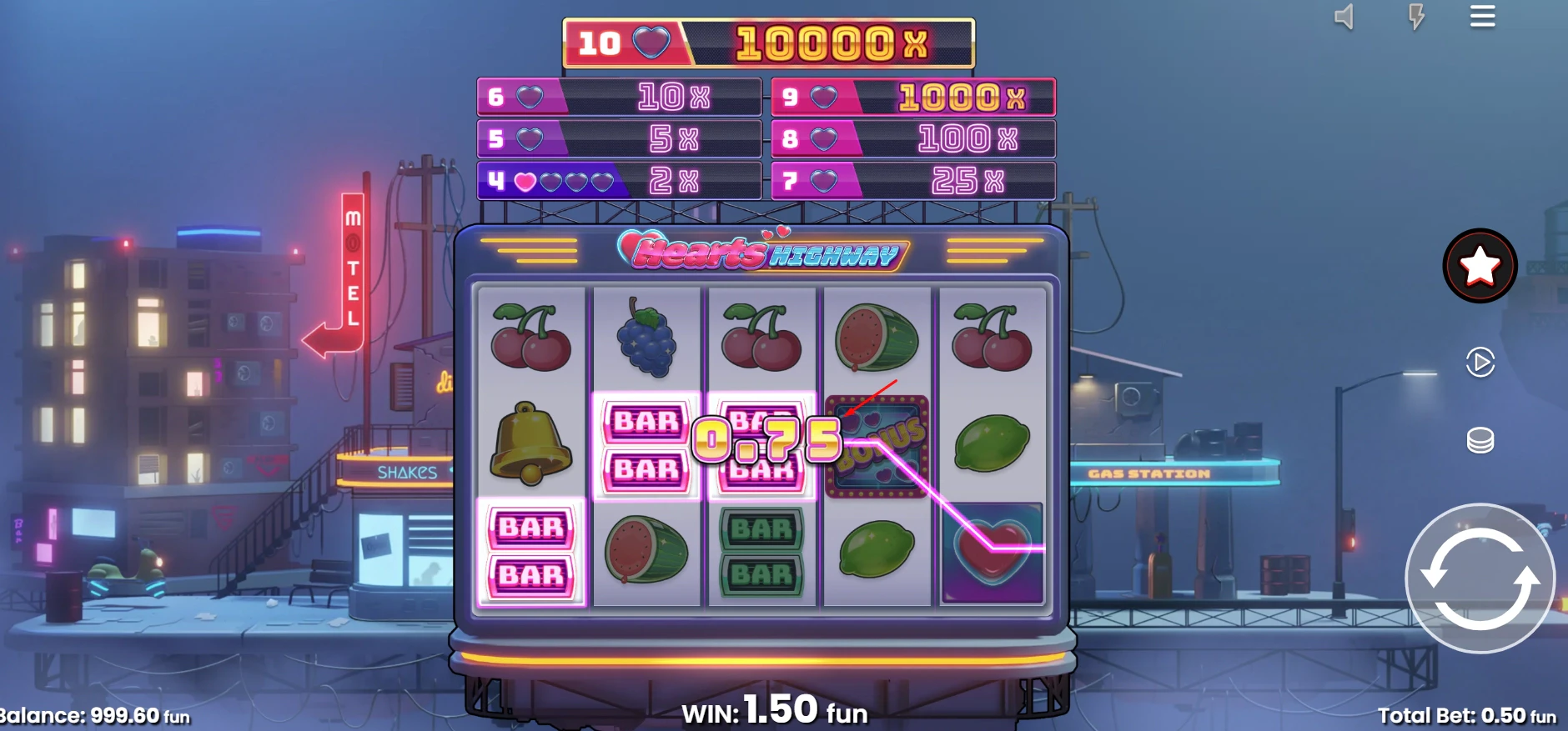The image size is (1568, 731).
Task: Click the WIN 1.50 fun display
Action: [775, 710]
